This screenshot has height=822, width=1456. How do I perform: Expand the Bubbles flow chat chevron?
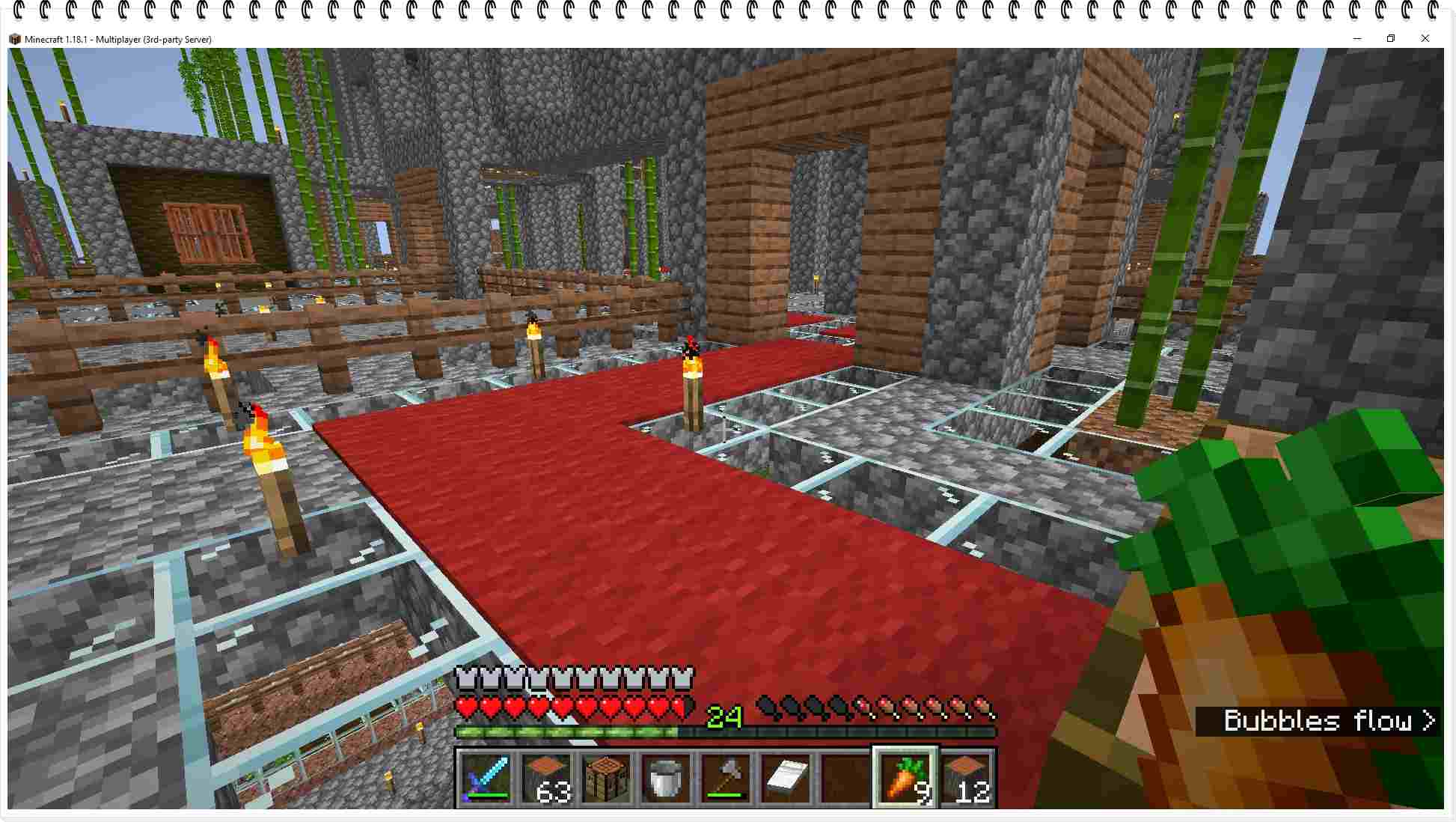tap(1427, 721)
